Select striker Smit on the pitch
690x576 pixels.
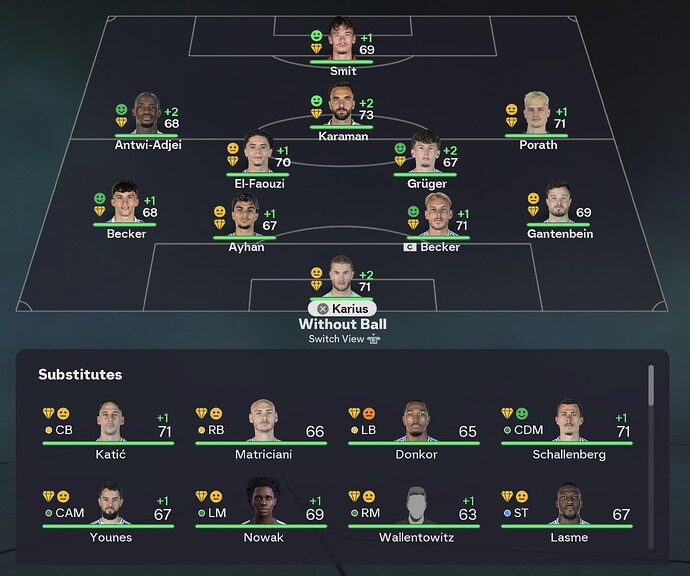(x=342, y=40)
